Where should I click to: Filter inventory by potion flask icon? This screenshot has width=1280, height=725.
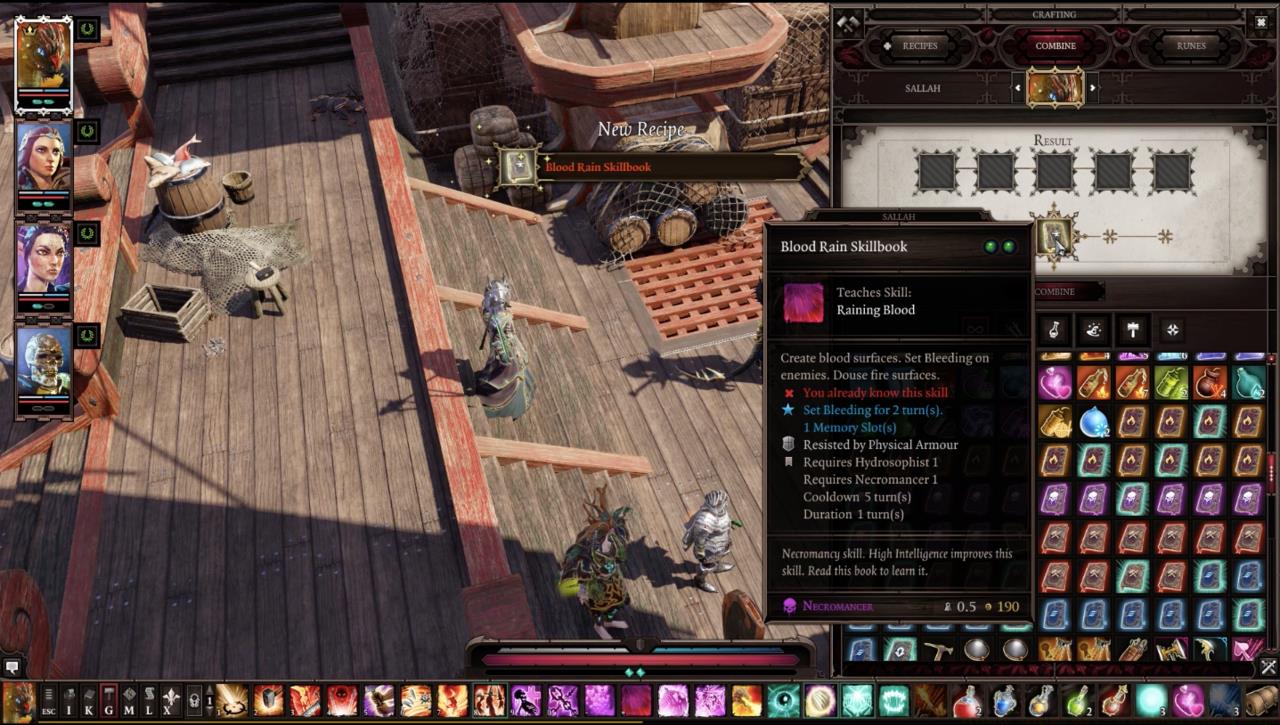click(x=1054, y=329)
